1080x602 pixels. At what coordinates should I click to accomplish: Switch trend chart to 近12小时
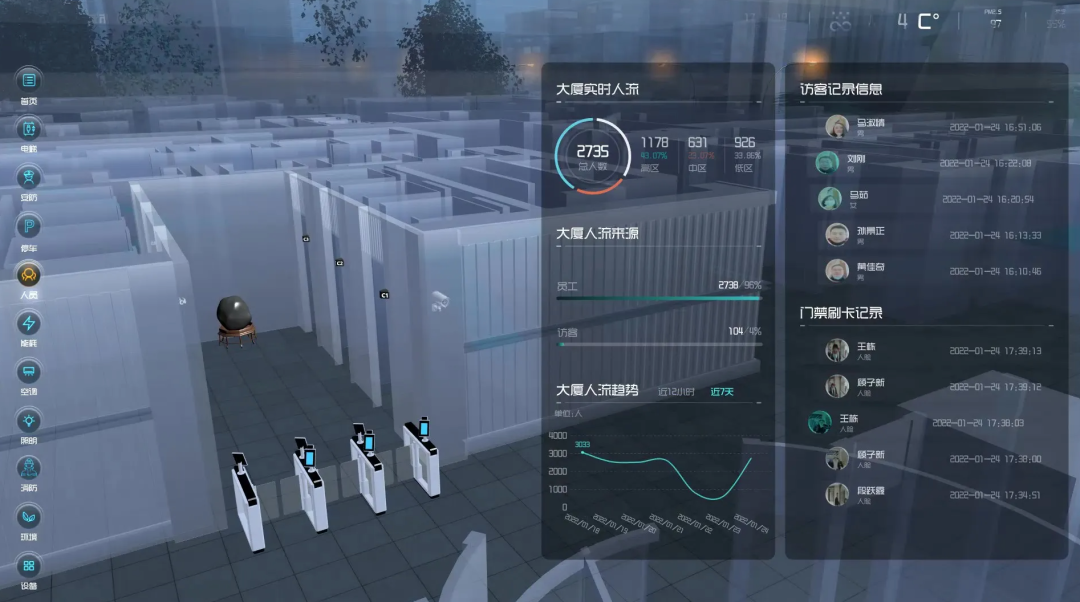click(x=676, y=392)
